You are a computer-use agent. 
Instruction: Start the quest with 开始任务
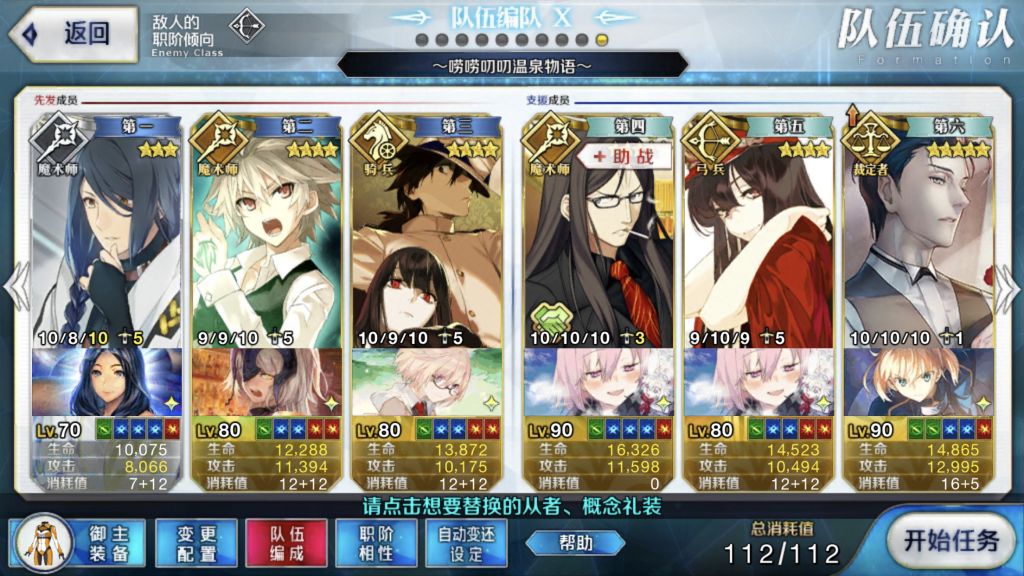pyautogui.click(x=950, y=541)
